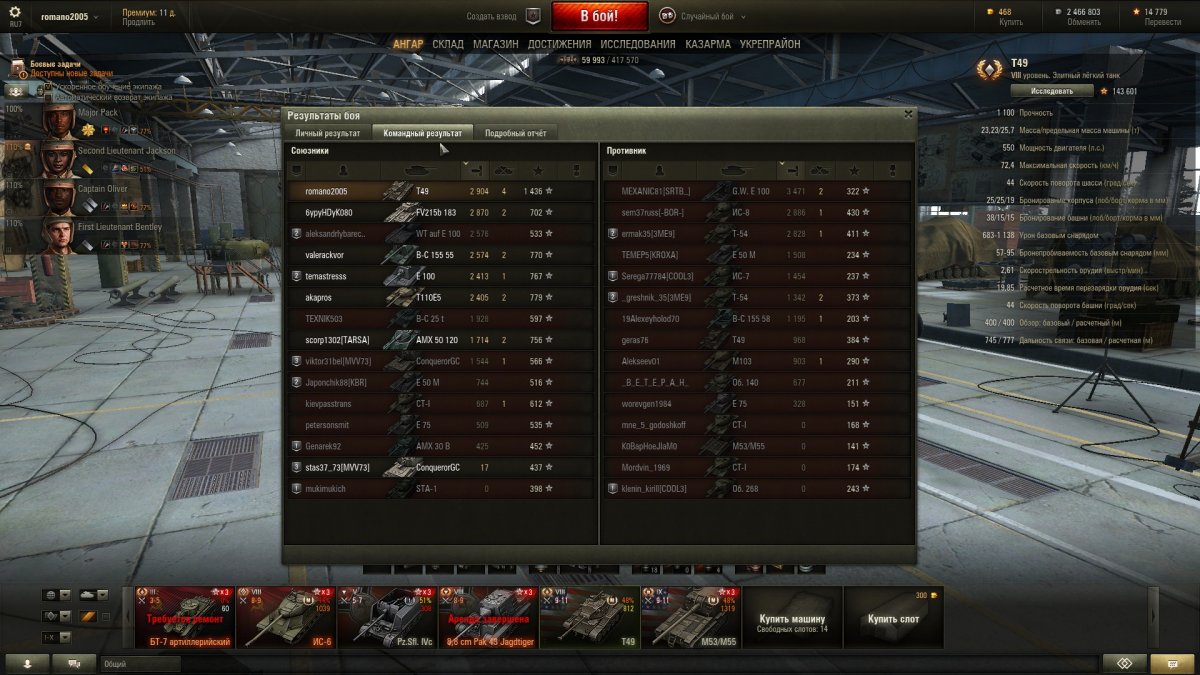Open the ИССЛЕДОВАНИЯ tech tree

638,44
